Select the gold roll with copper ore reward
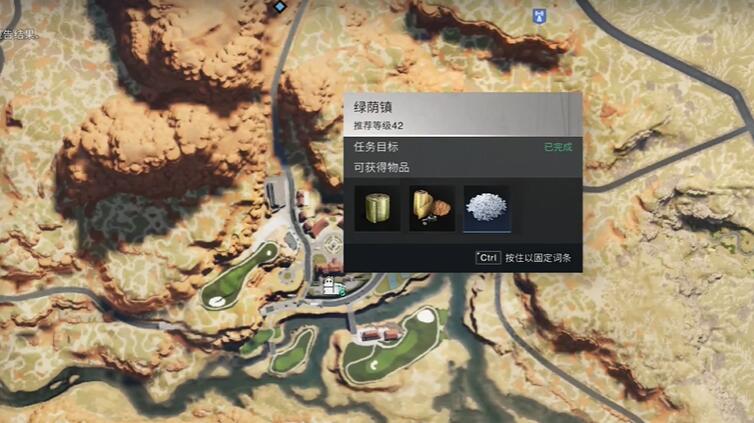Screen dimensions: 754x423 pos(432,208)
